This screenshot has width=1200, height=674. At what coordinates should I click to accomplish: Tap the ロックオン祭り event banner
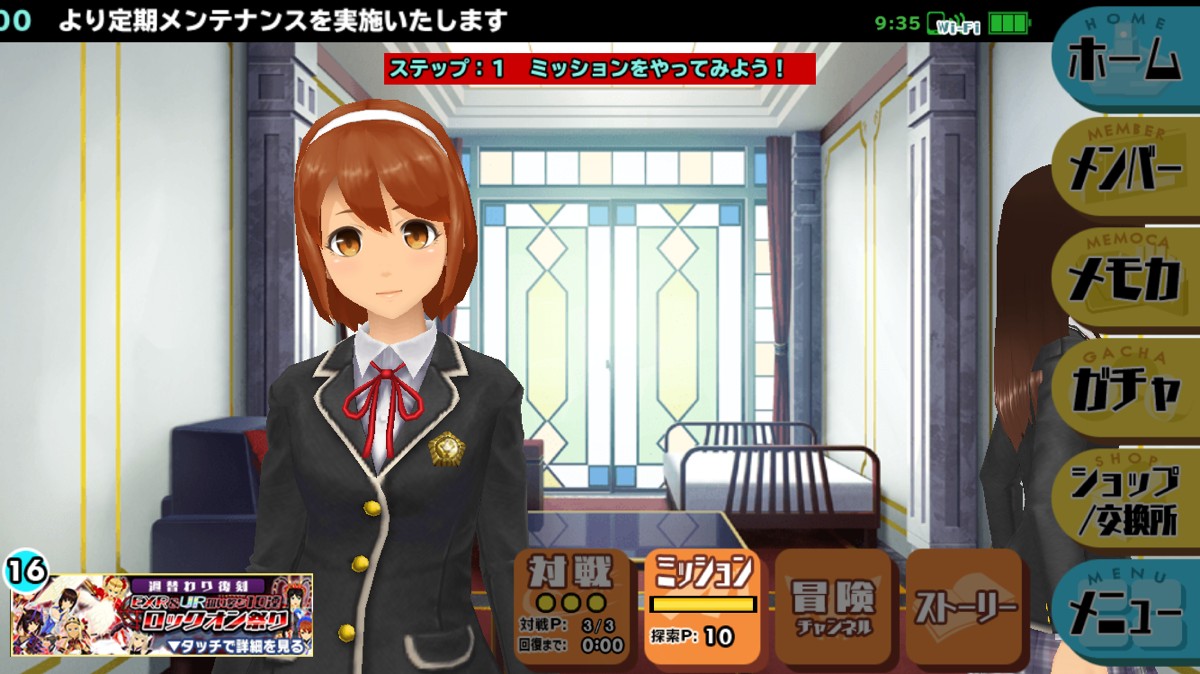pyautogui.click(x=162, y=614)
